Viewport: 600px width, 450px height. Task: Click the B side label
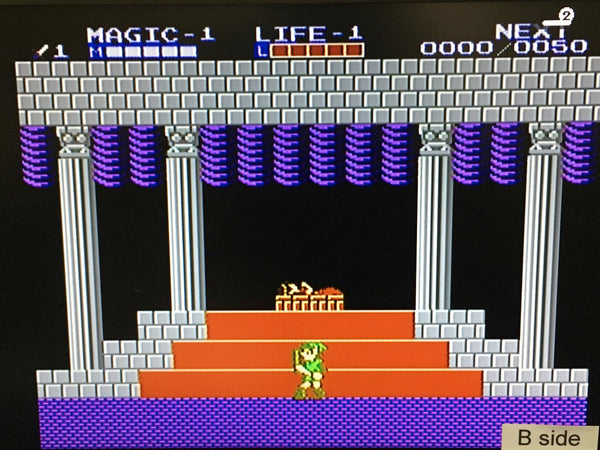pos(550,437)
